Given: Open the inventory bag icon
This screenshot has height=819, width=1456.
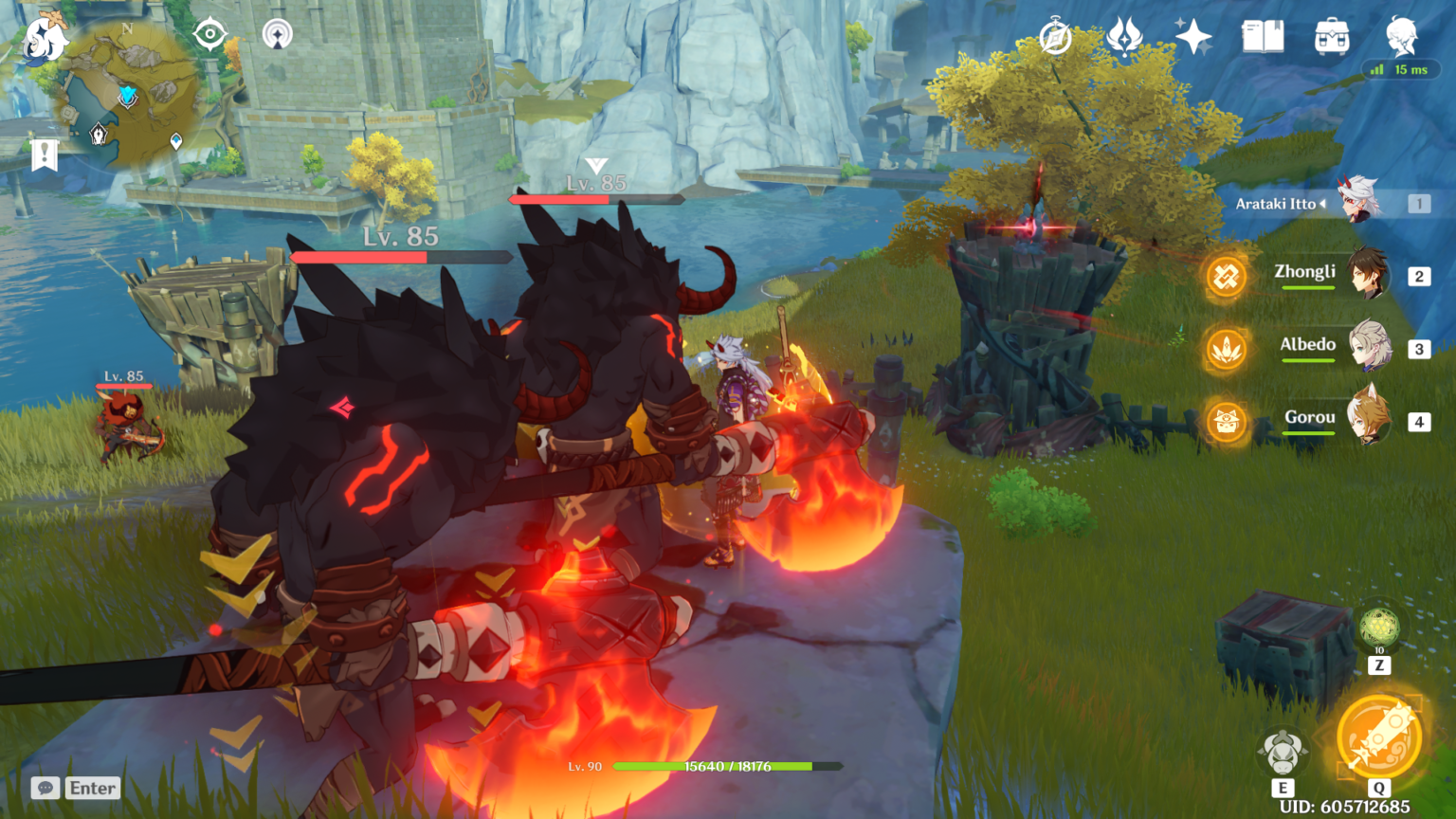Looking at the screenshot, I should [x=1332, y=38].
